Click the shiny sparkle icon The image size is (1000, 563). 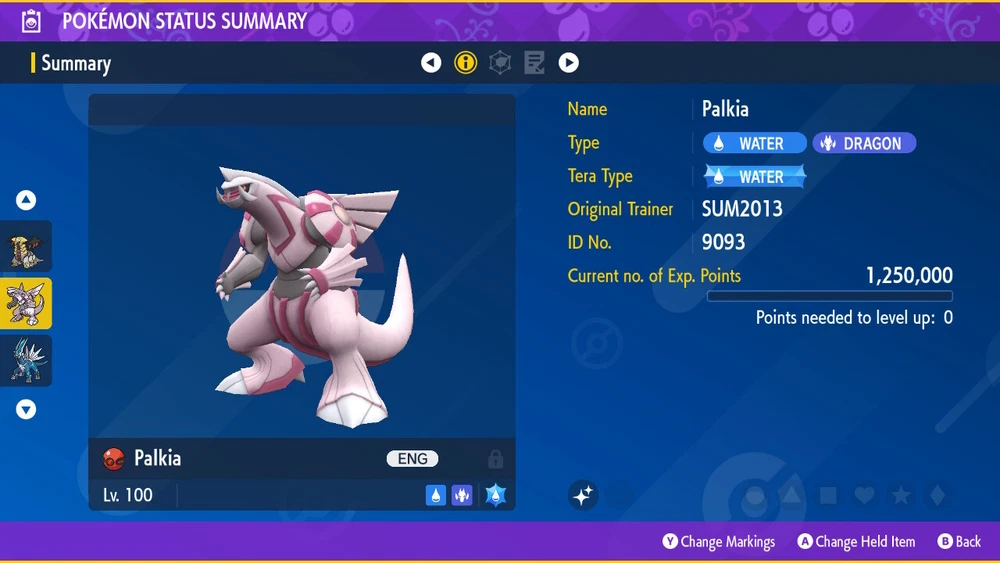tap(584, 495)
